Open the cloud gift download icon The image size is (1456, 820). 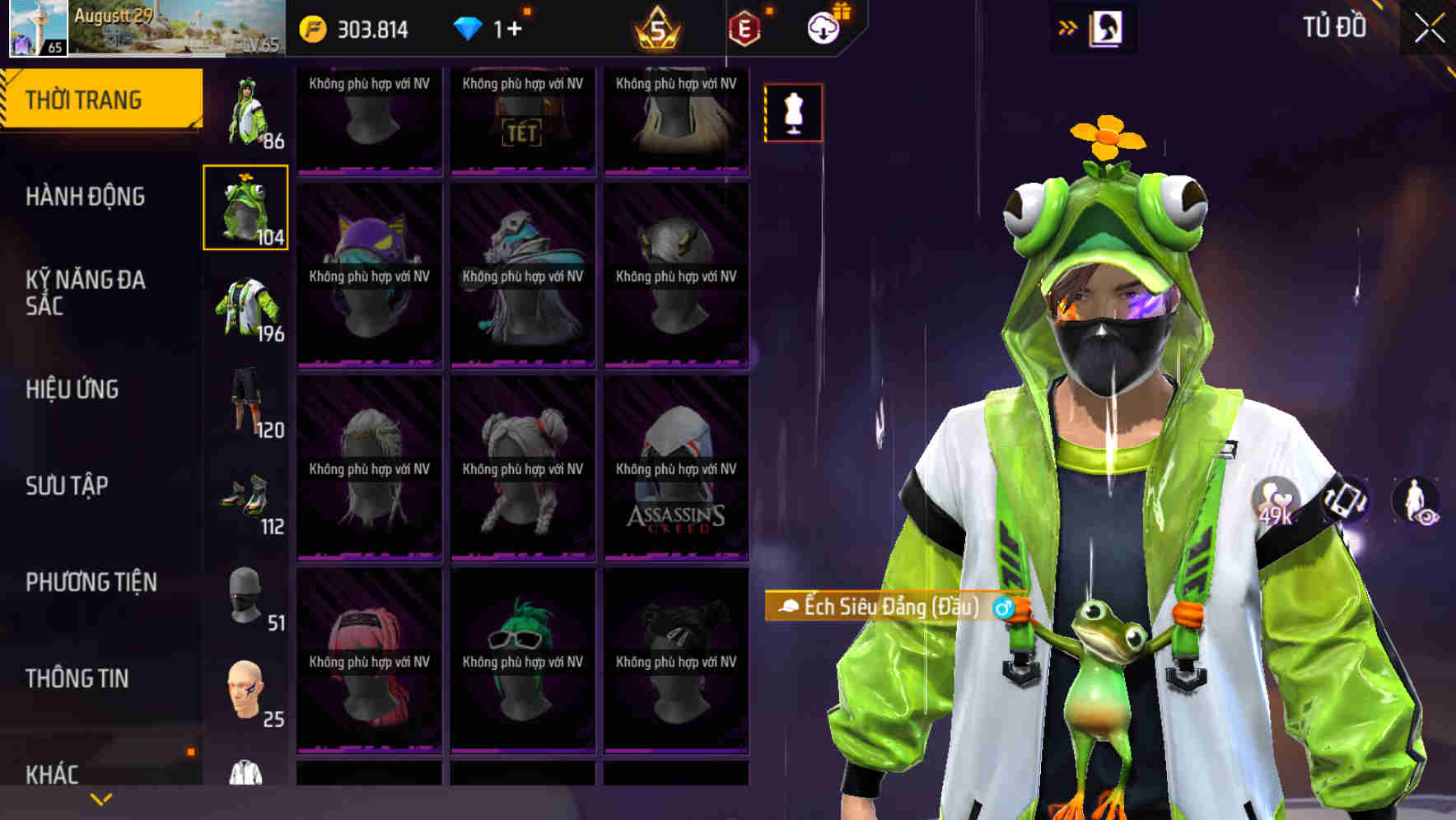tap(822, 27)
